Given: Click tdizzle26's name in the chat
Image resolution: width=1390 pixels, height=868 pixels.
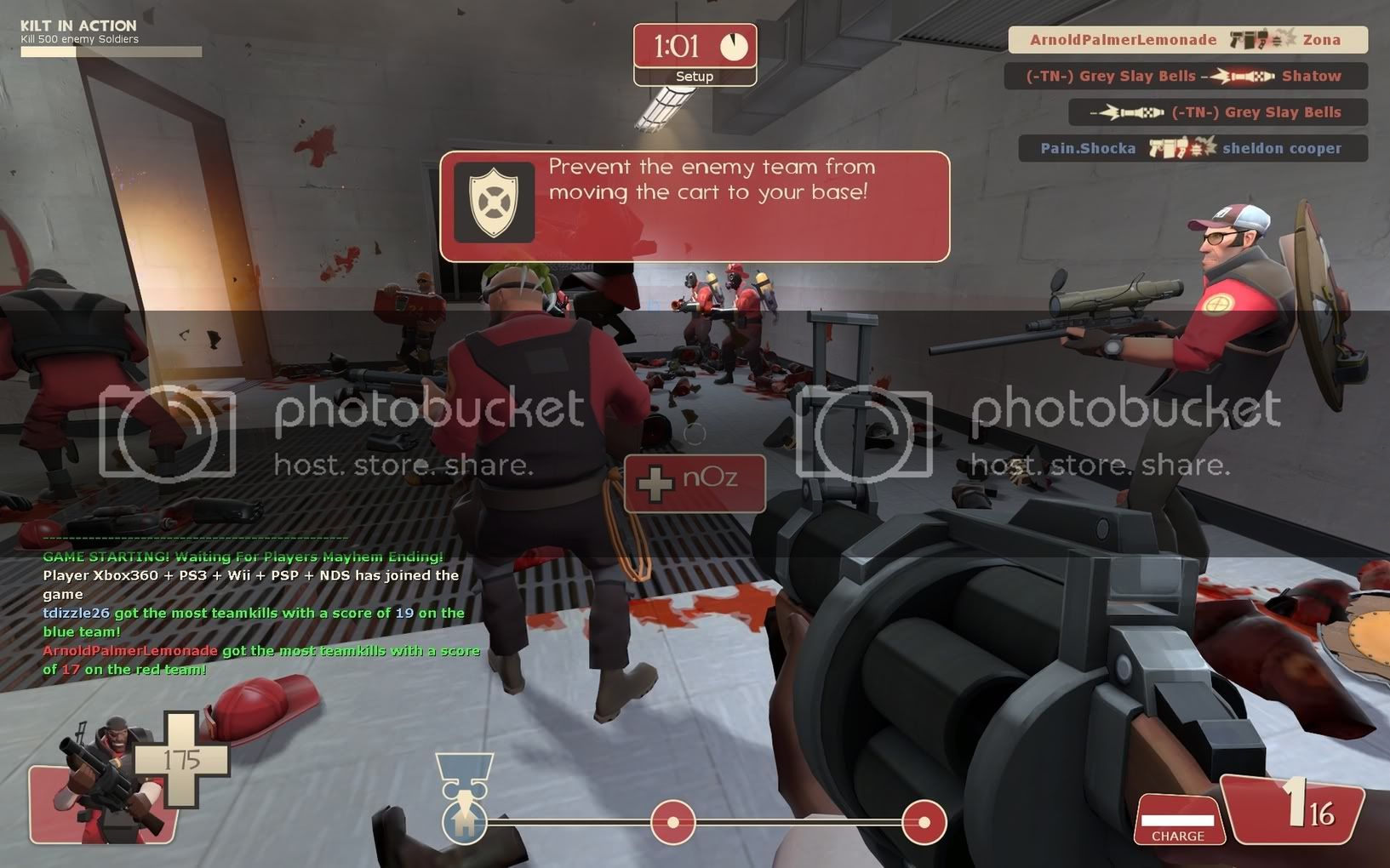Looking at the screenshot, I should tap(77, 614).
